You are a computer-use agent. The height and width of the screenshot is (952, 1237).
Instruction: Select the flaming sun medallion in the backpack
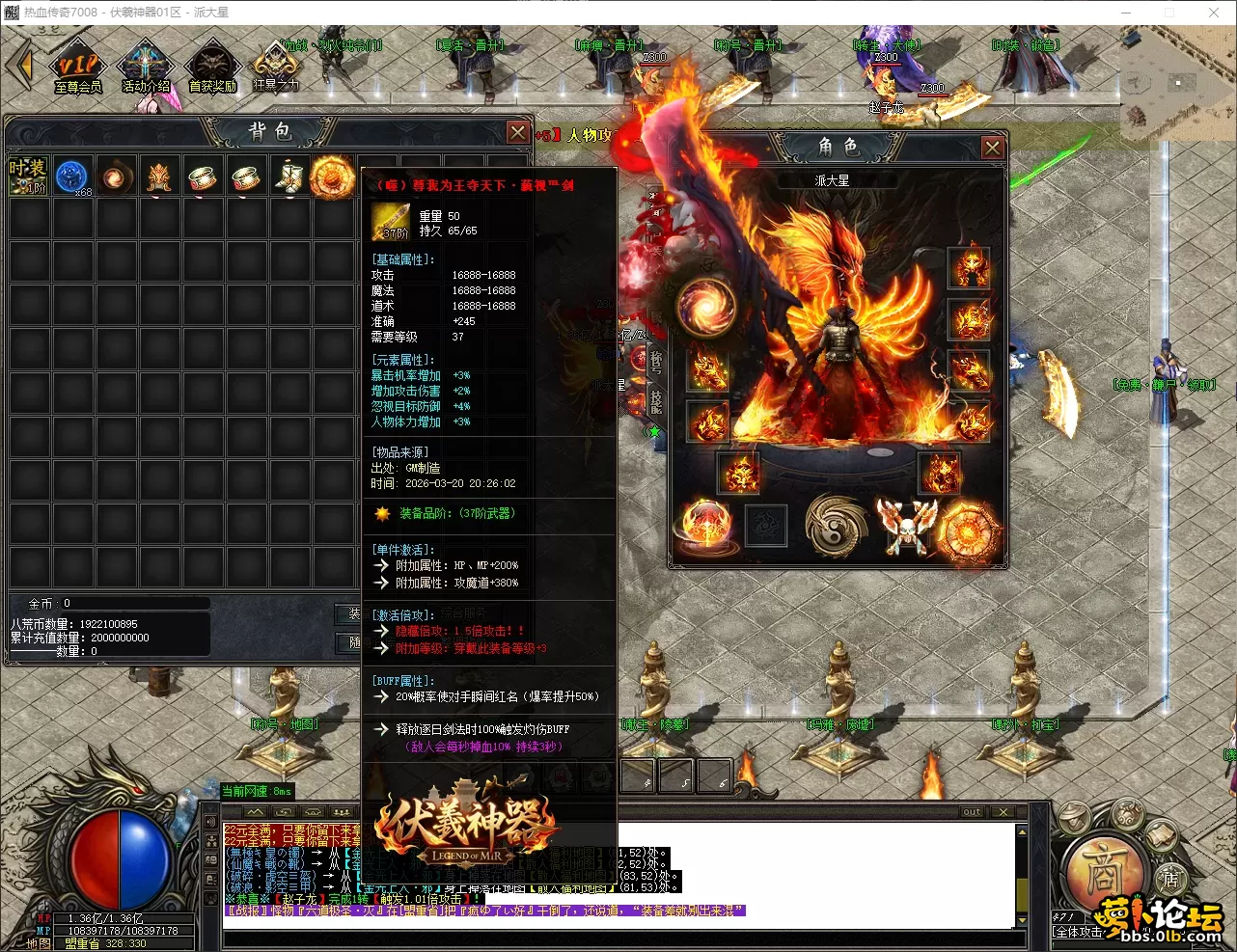(x=332, y=177)
